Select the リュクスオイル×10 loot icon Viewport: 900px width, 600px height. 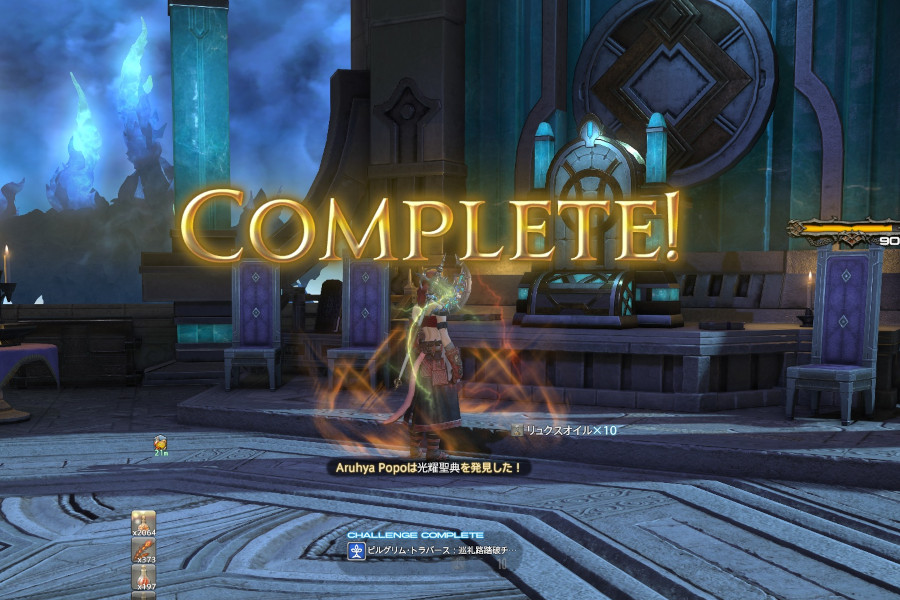(516, 430)
